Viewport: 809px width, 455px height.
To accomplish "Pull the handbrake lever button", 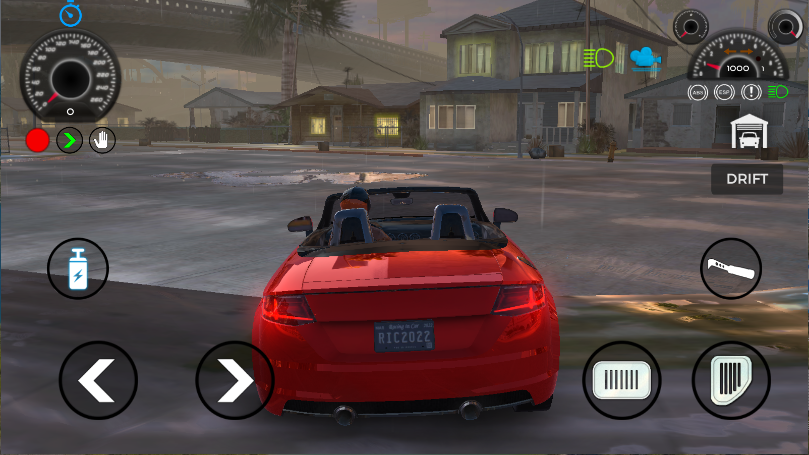I will coord(730,269).
